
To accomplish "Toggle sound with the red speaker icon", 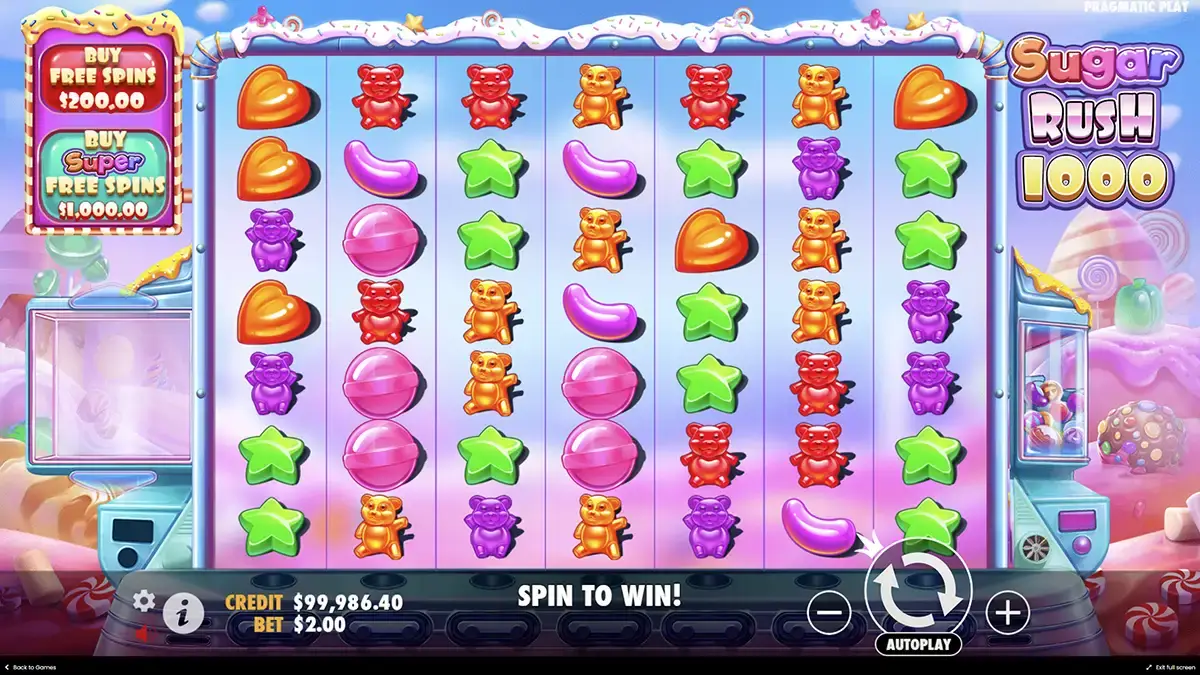I will (x=144, y=634).
